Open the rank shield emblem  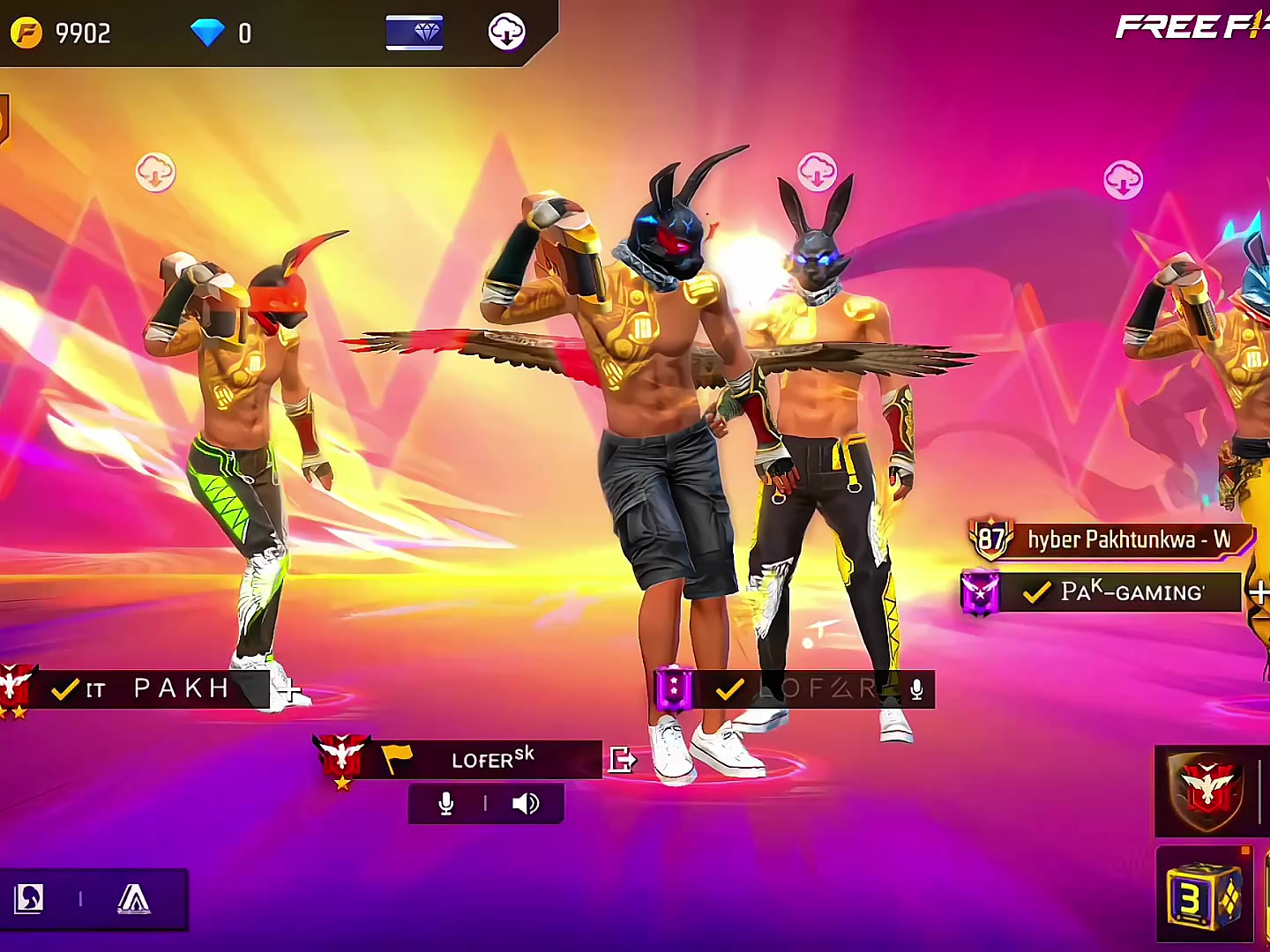(1206, 791)
